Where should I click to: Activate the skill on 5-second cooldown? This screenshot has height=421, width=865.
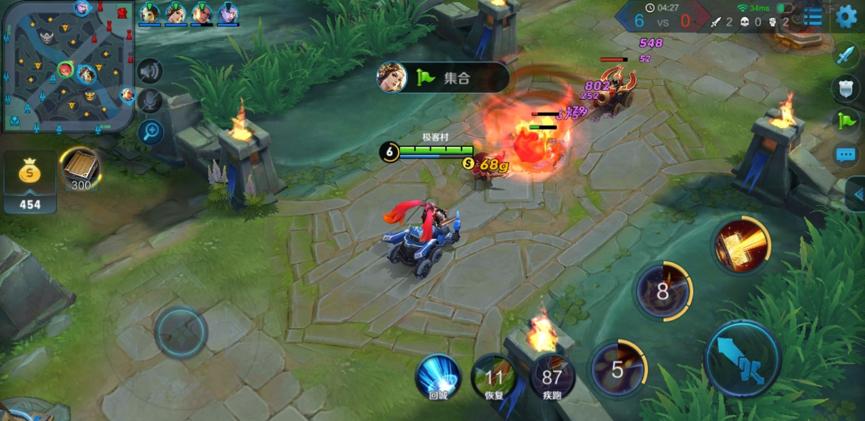pos(618,369)
